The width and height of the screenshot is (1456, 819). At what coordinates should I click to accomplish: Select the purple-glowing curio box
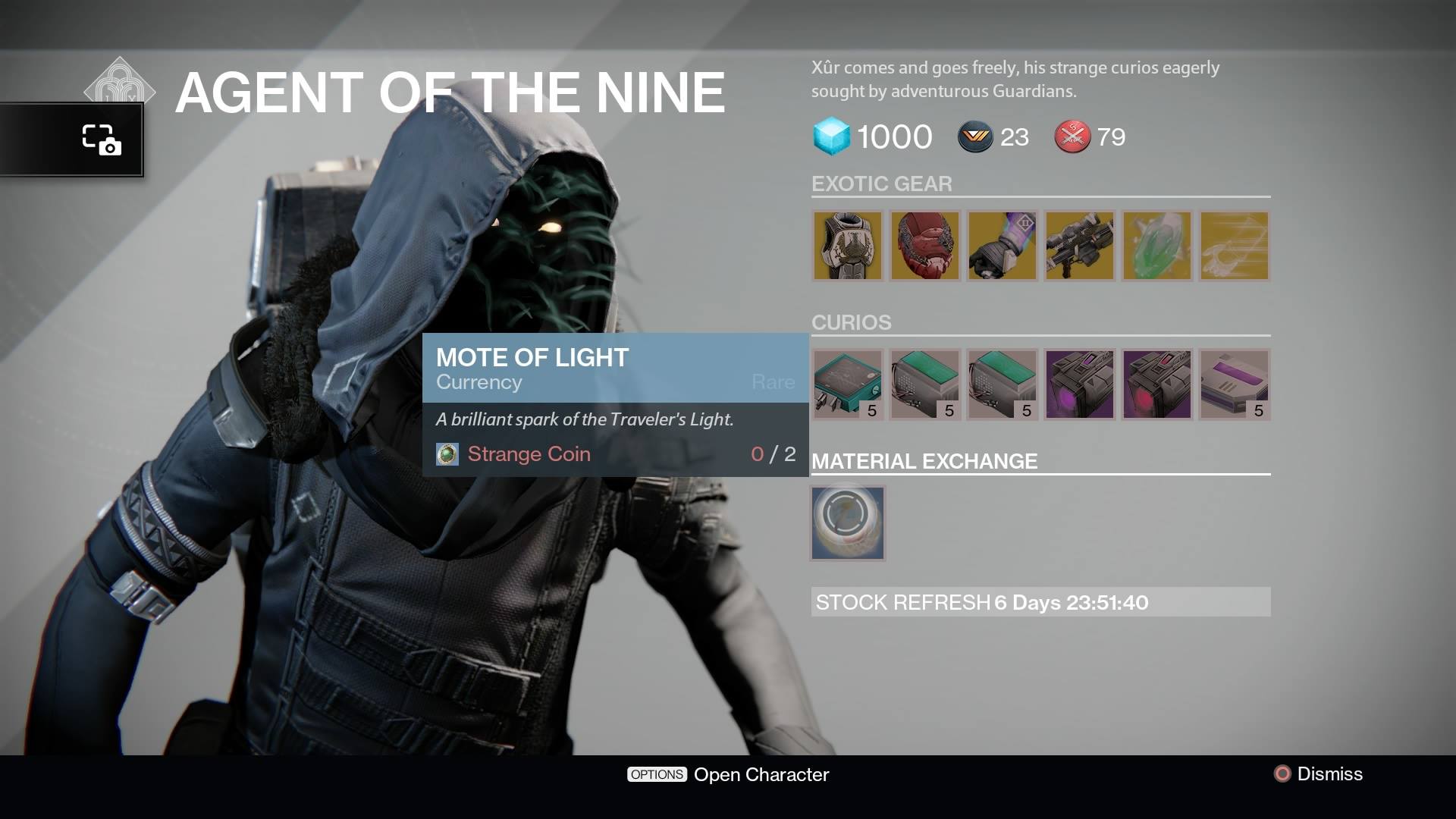(x=1079, y=384)
